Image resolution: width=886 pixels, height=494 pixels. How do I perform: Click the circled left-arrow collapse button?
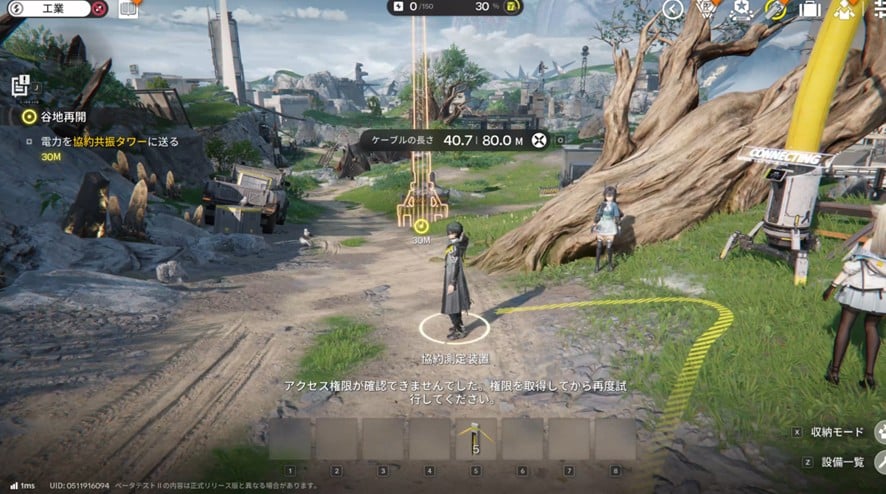[x=674, y=9]
